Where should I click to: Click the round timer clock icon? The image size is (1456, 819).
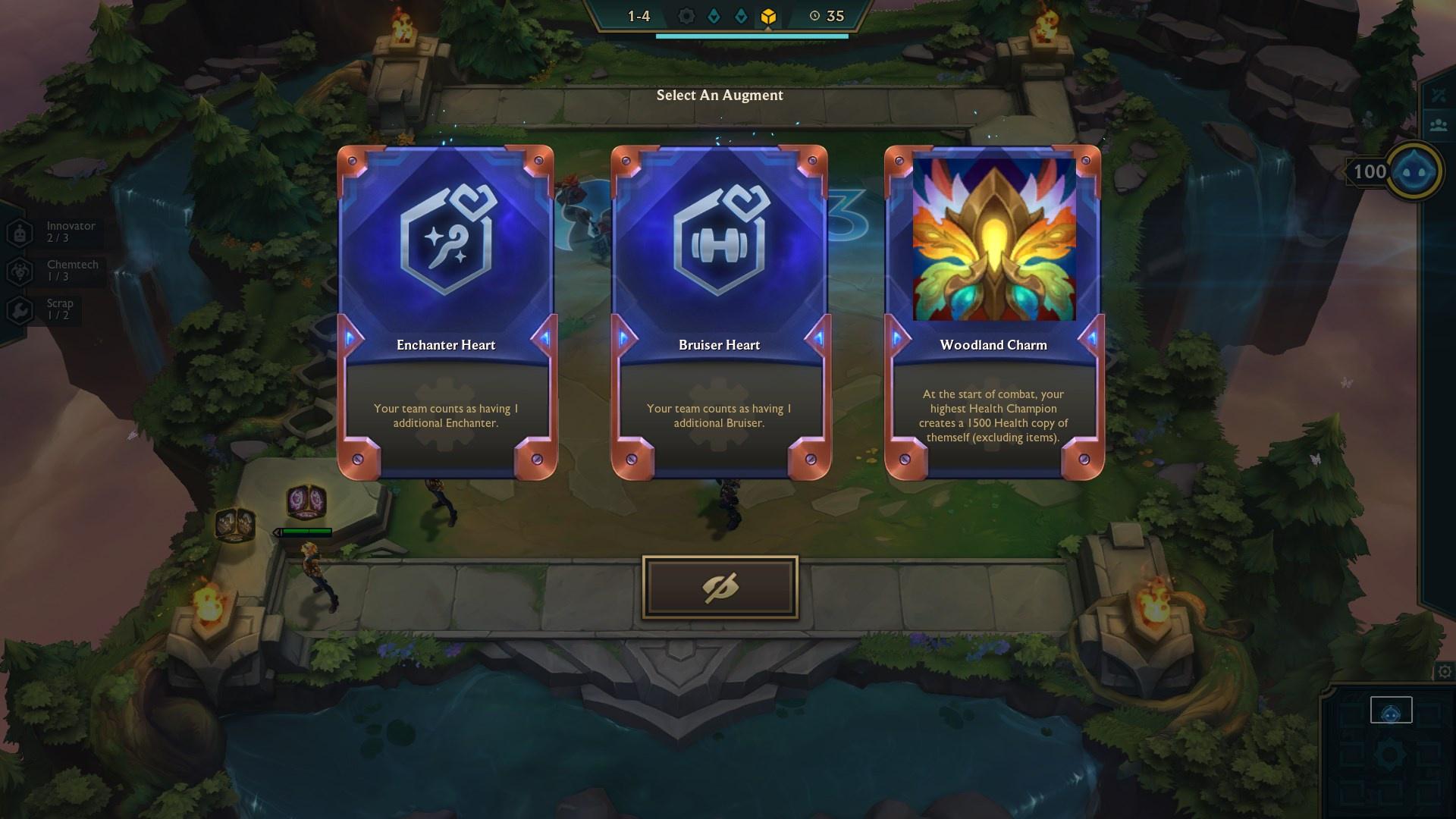[x=814, y=14]
